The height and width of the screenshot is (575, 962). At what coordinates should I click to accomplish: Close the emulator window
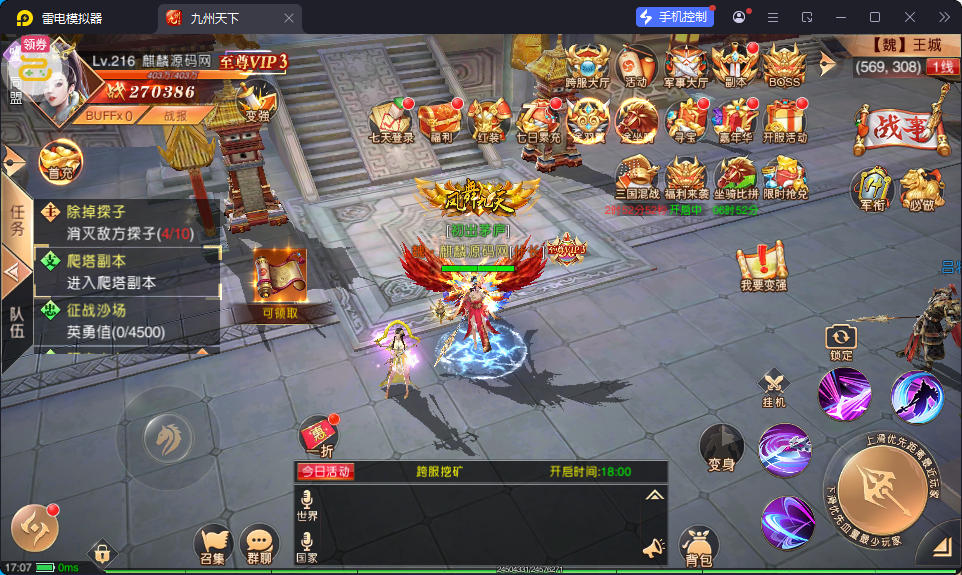(x=909, y=17)
